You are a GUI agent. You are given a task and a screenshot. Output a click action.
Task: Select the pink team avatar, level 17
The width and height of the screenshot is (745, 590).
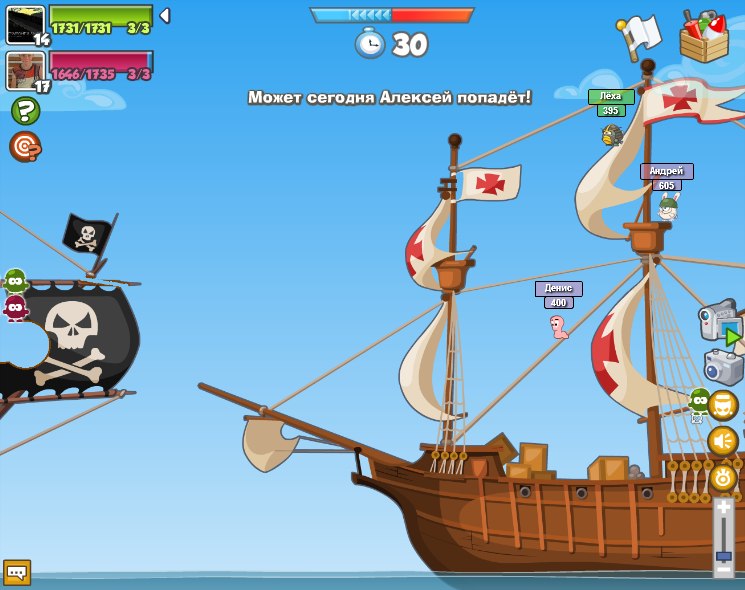click(x=25, y=71)
